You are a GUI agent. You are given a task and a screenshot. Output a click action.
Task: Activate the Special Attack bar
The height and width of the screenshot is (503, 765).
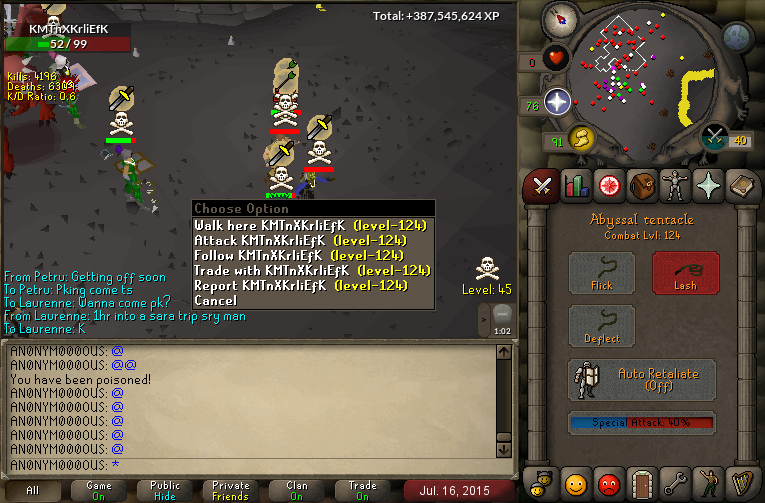pos(642,423)
